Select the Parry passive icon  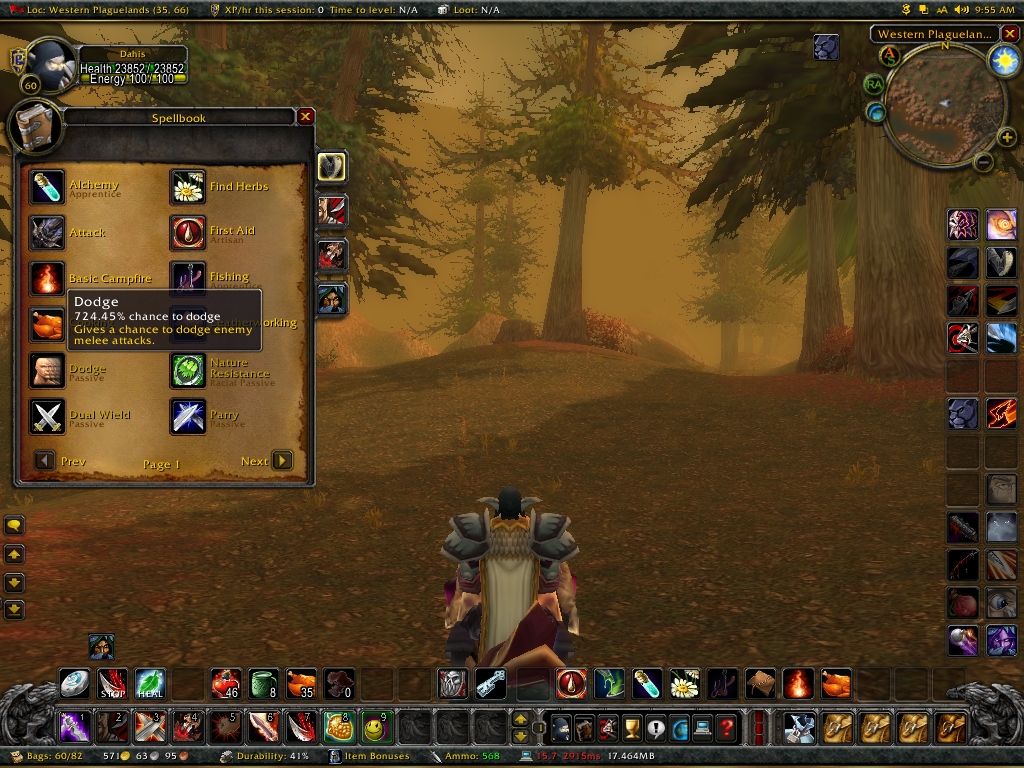pyautogui.click(x=188, y=417)
